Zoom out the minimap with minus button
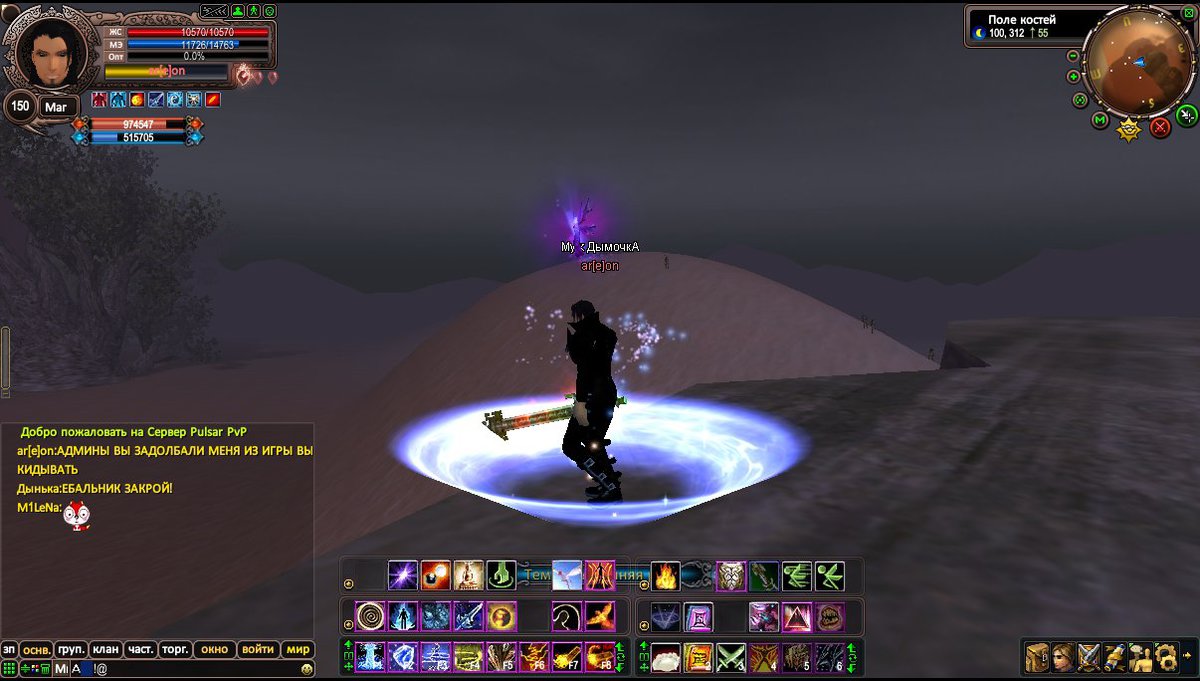 click(1073, 57)
